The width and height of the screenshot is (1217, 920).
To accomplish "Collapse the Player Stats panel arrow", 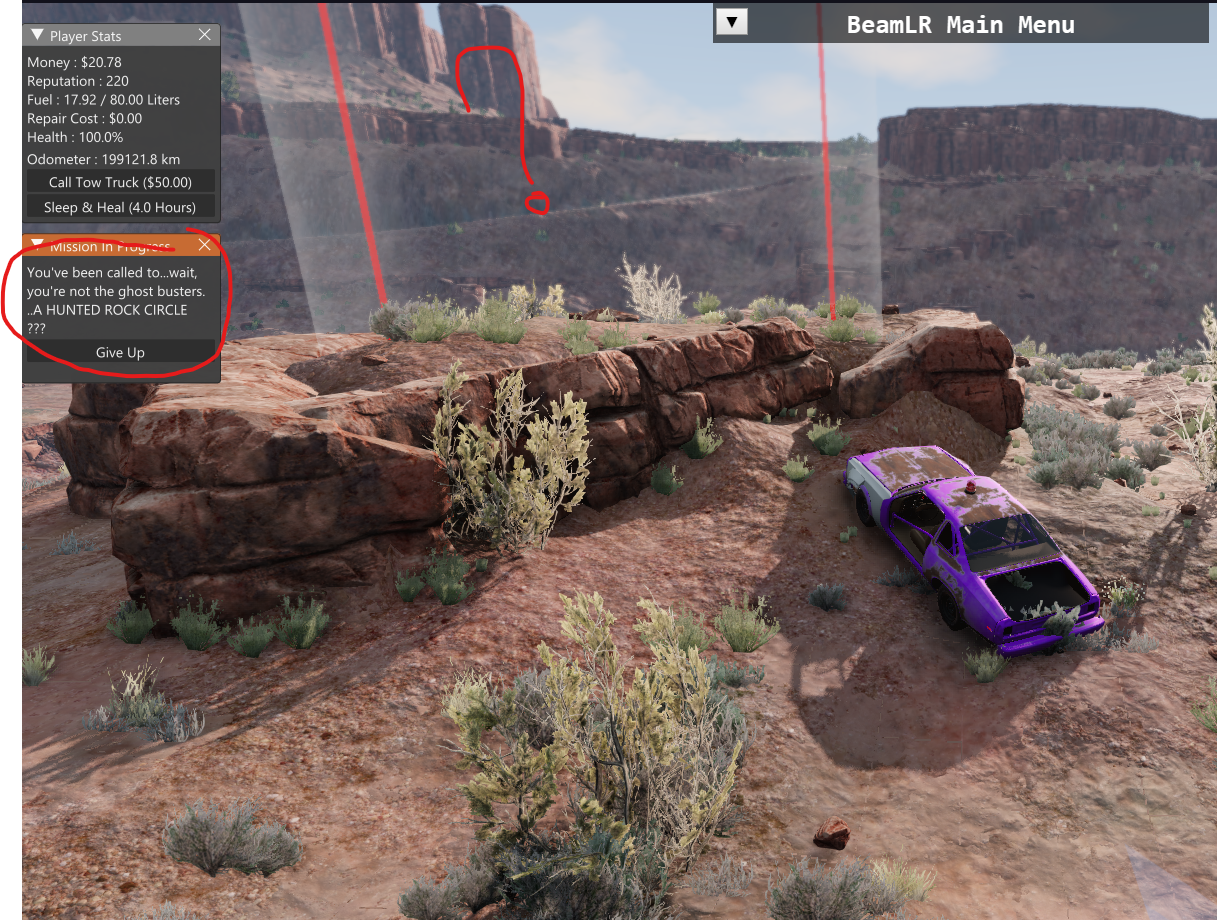I will (37, 35).
